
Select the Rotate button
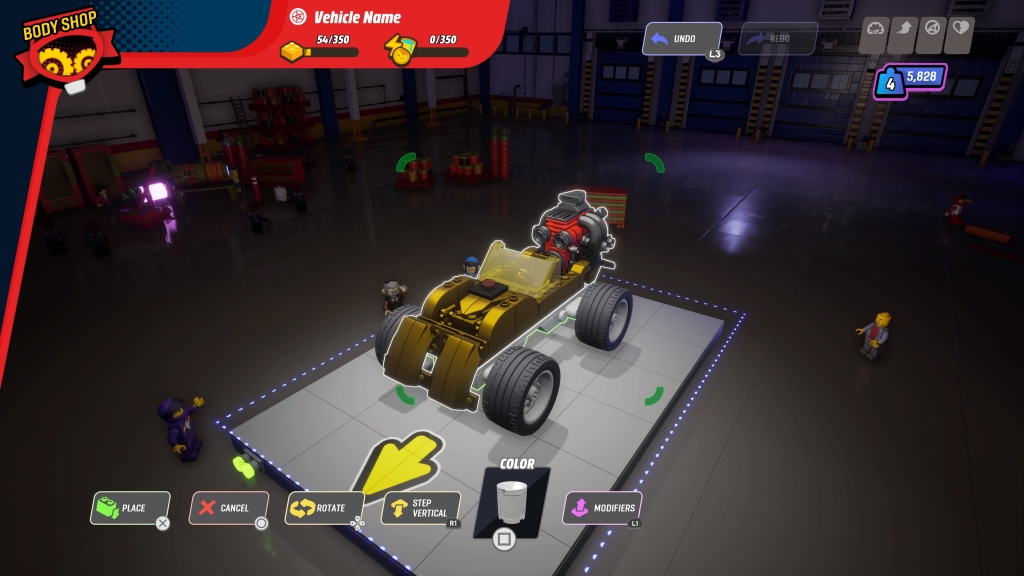click(x=324, y=508)
